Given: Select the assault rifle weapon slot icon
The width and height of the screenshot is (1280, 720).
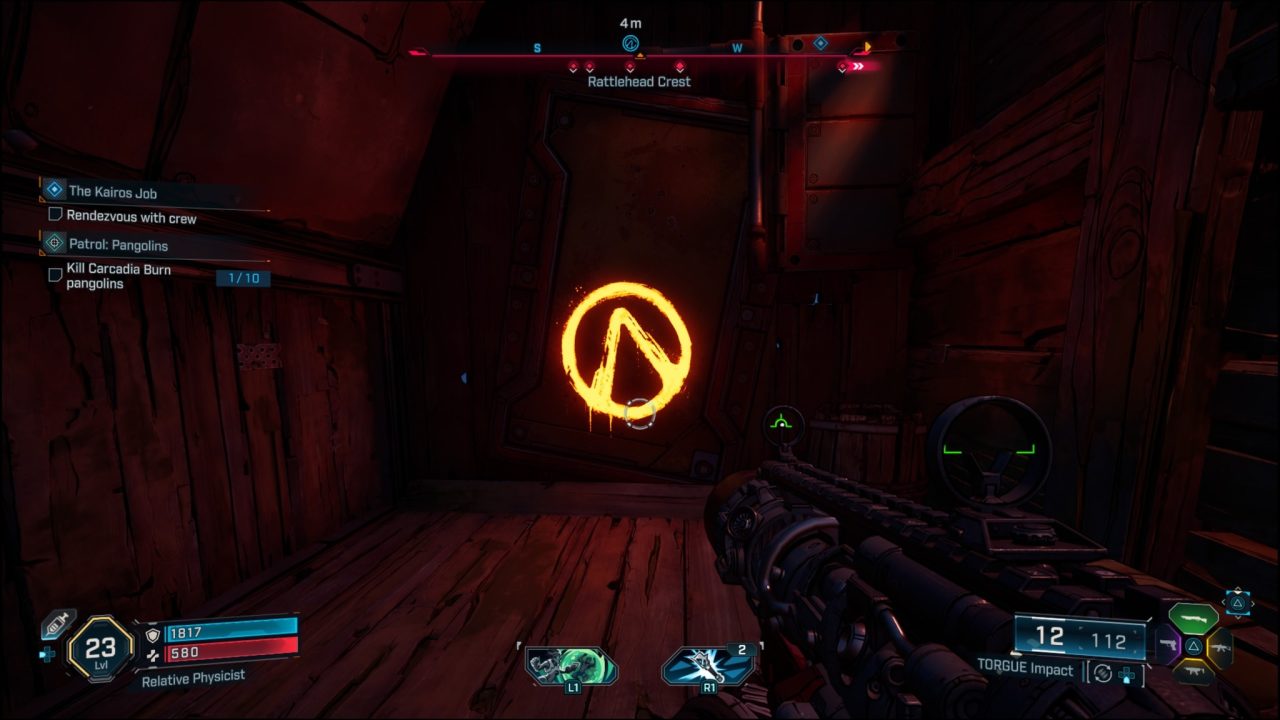Looking at the screenshot, I should pos(1220,648).
